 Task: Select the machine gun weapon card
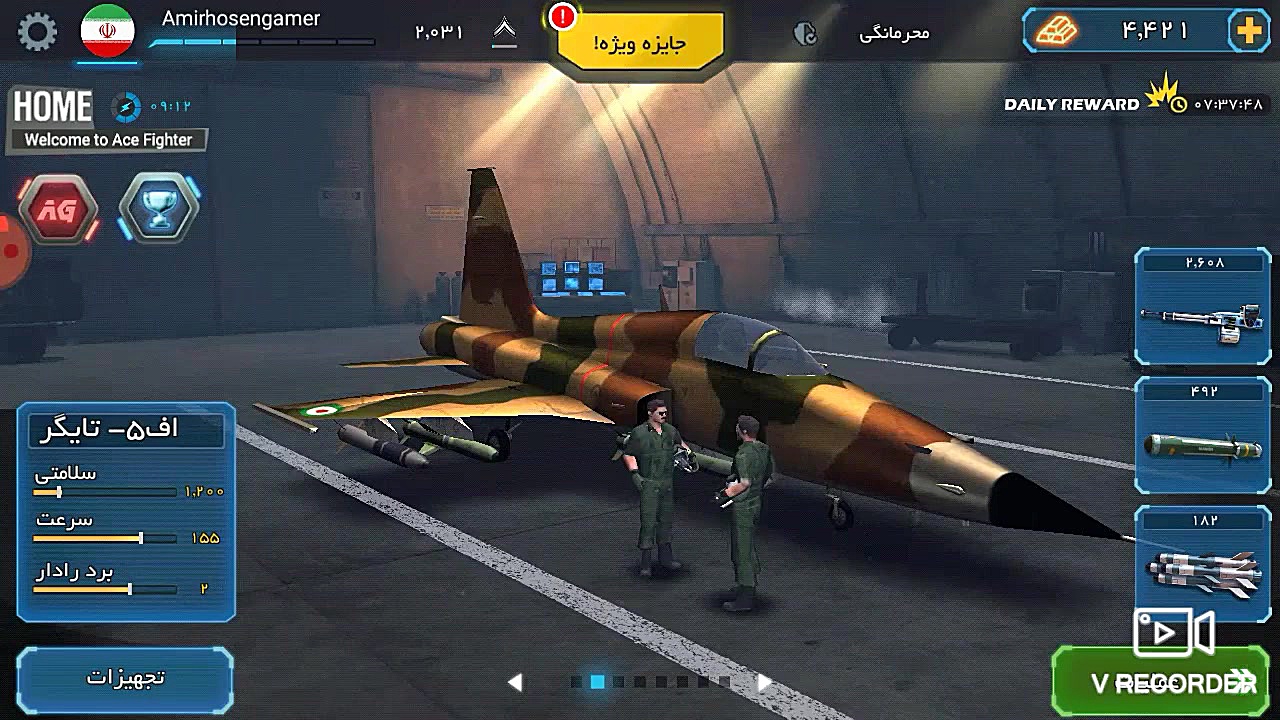point(1202,308)
